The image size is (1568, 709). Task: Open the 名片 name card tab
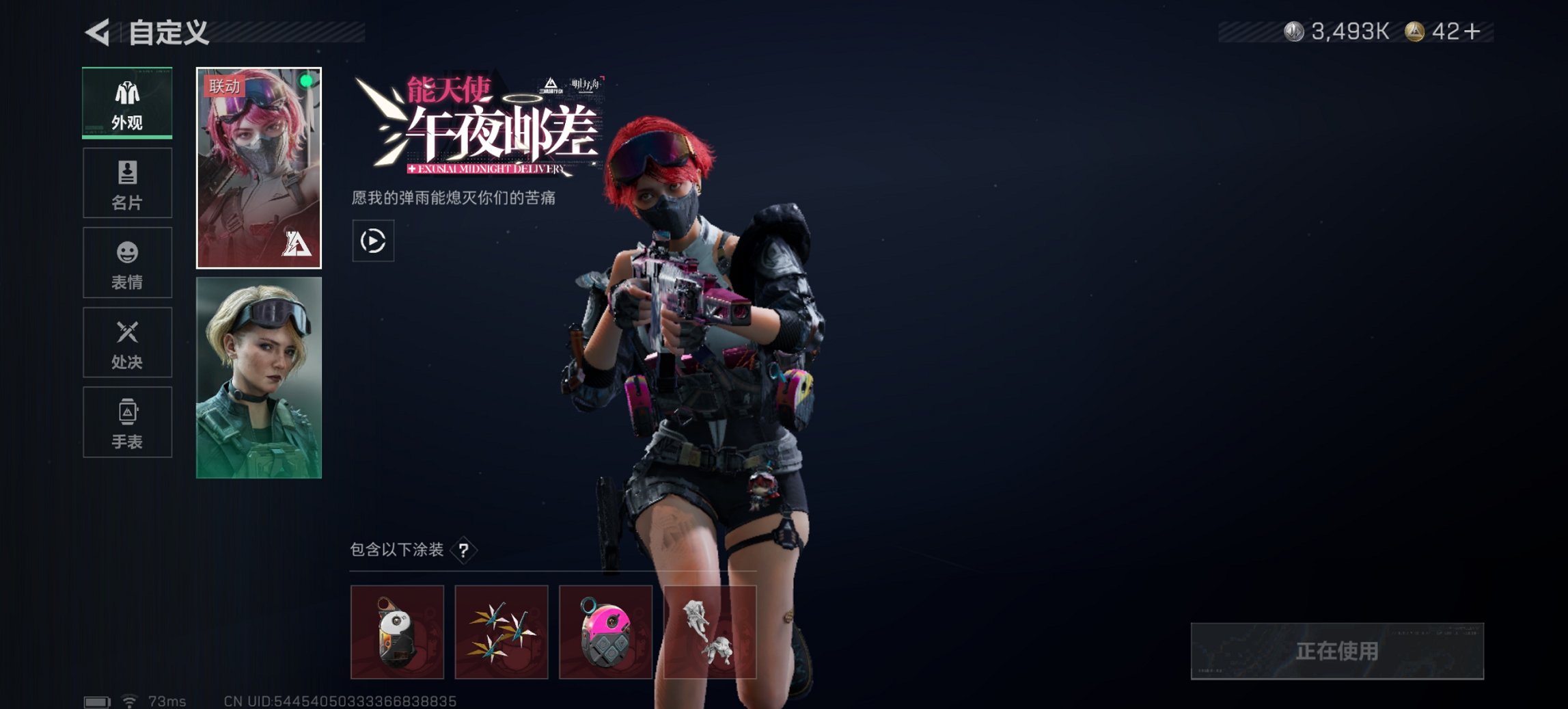(127, 183)
